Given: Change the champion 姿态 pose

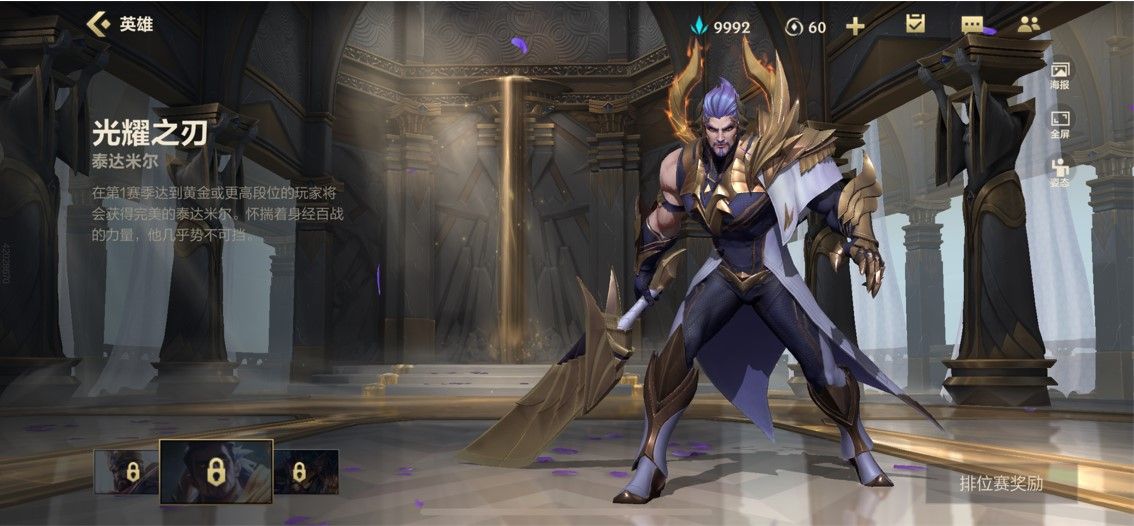Looking at the screenshot, I should [x=1059, y=173].
